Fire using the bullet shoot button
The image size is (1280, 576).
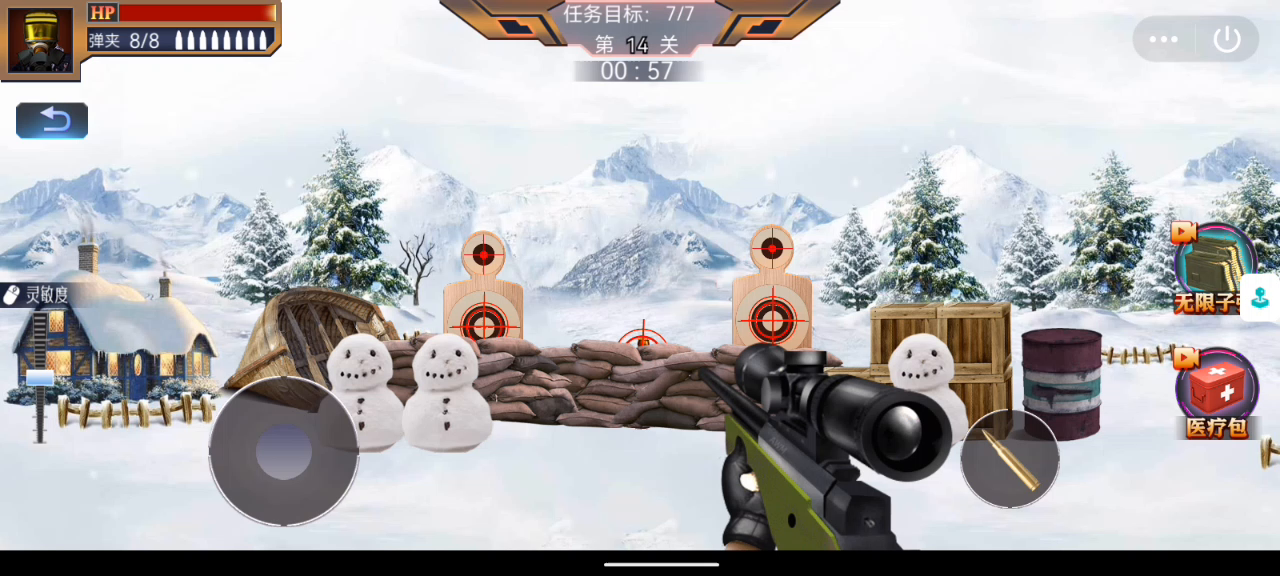point(1010,459)
